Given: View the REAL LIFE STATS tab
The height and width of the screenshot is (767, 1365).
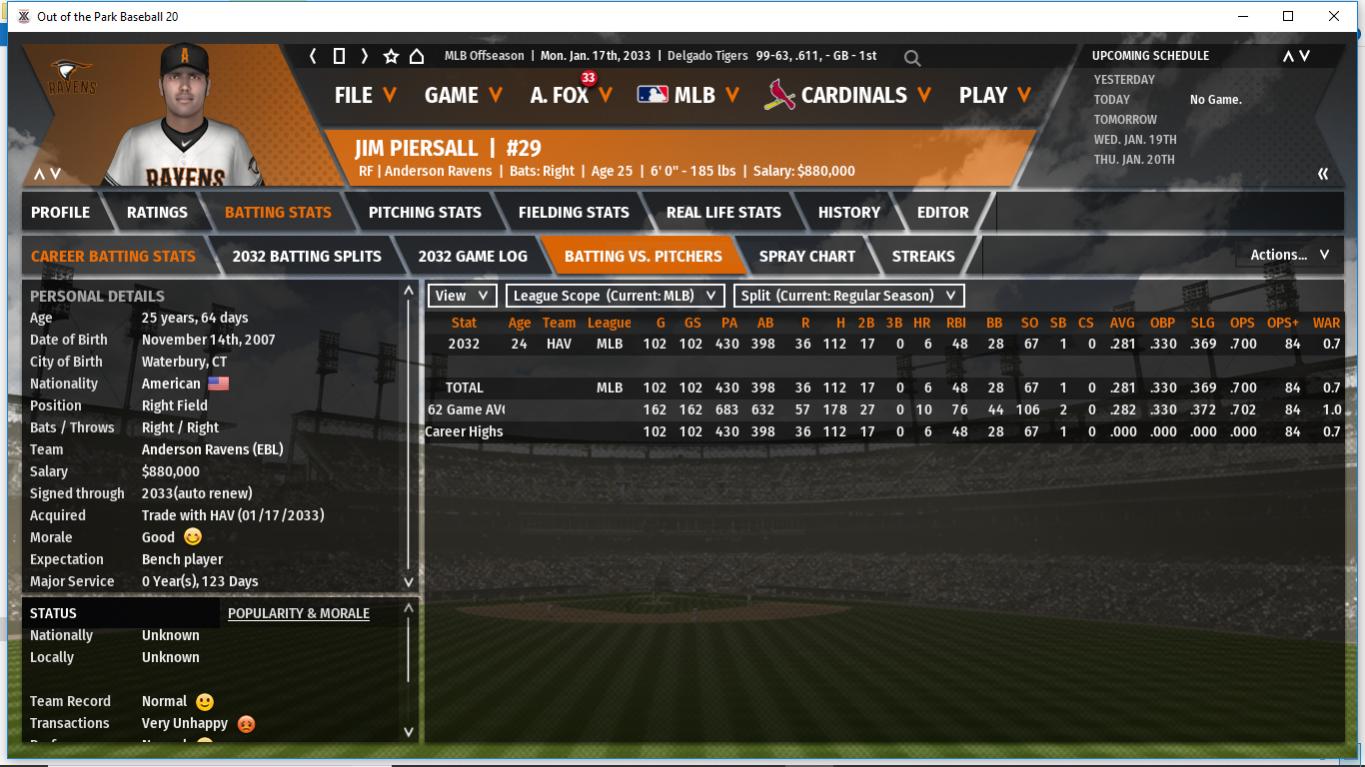Looking at the screenshot, I should (x=723, y=212).
